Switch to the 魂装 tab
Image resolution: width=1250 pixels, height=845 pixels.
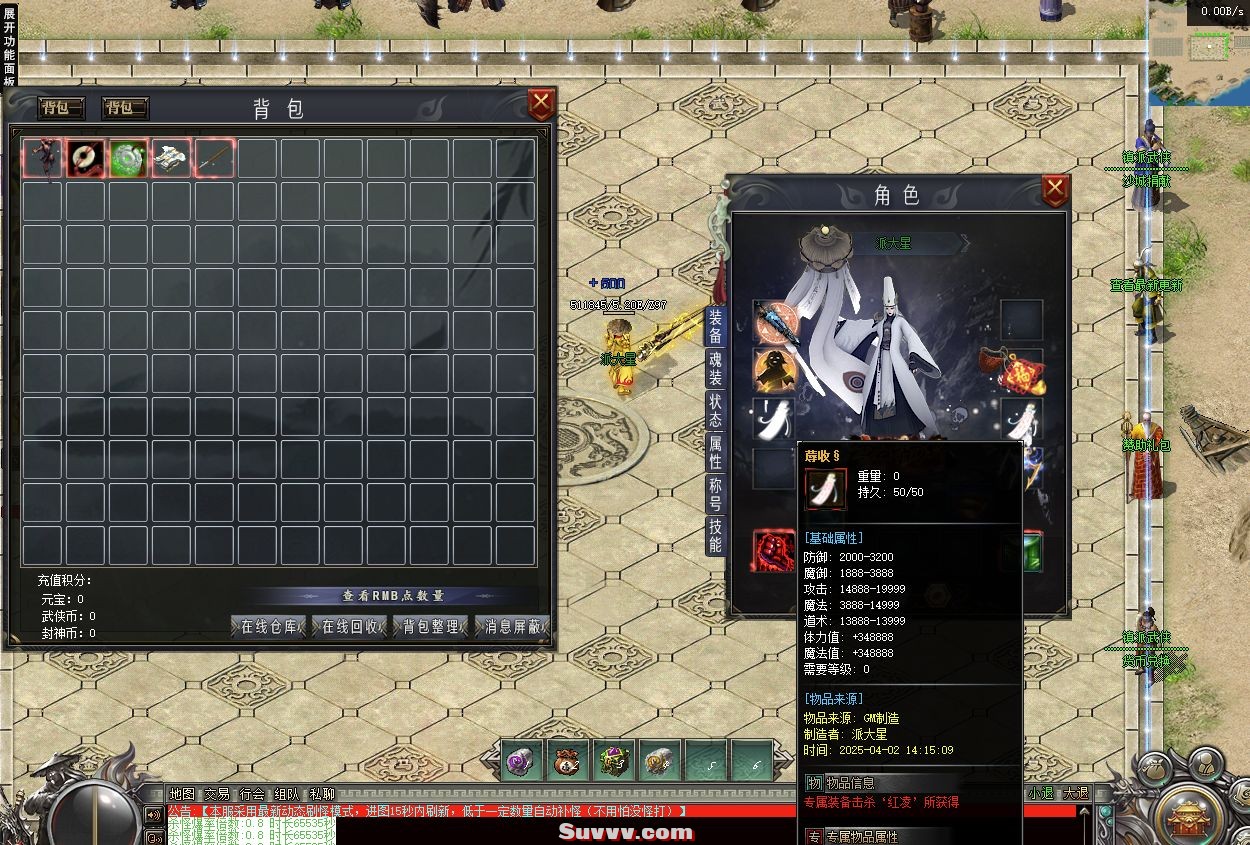[715, 368]
